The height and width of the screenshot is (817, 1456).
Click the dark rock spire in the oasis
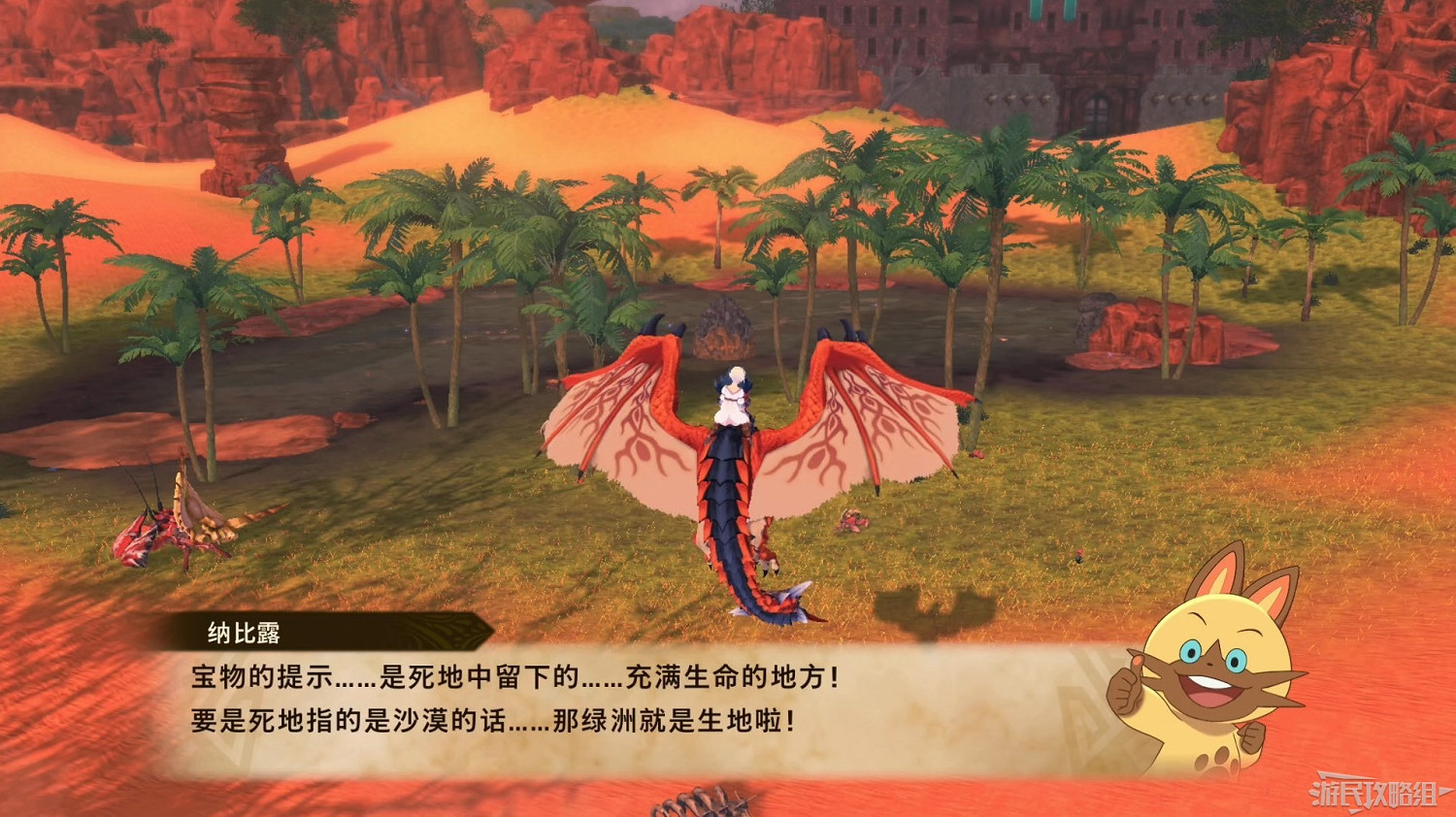click(x=723, y=330)
